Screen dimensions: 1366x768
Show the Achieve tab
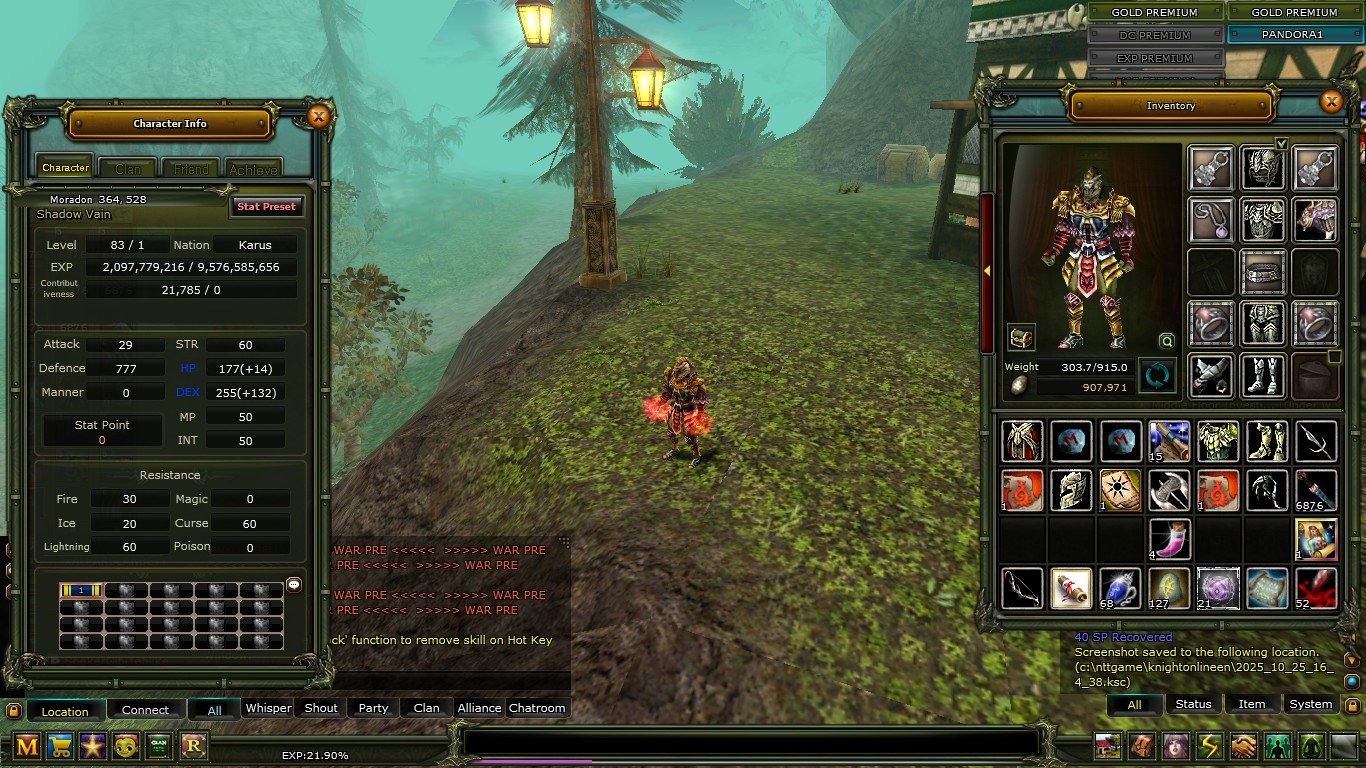(253, 169)
